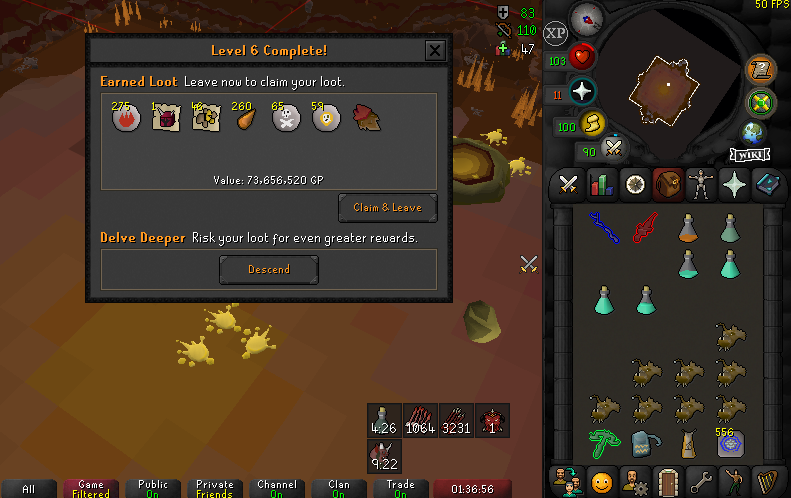Close the Level 6 Complete window
791x498 pixels.
[x=435, y=51]
